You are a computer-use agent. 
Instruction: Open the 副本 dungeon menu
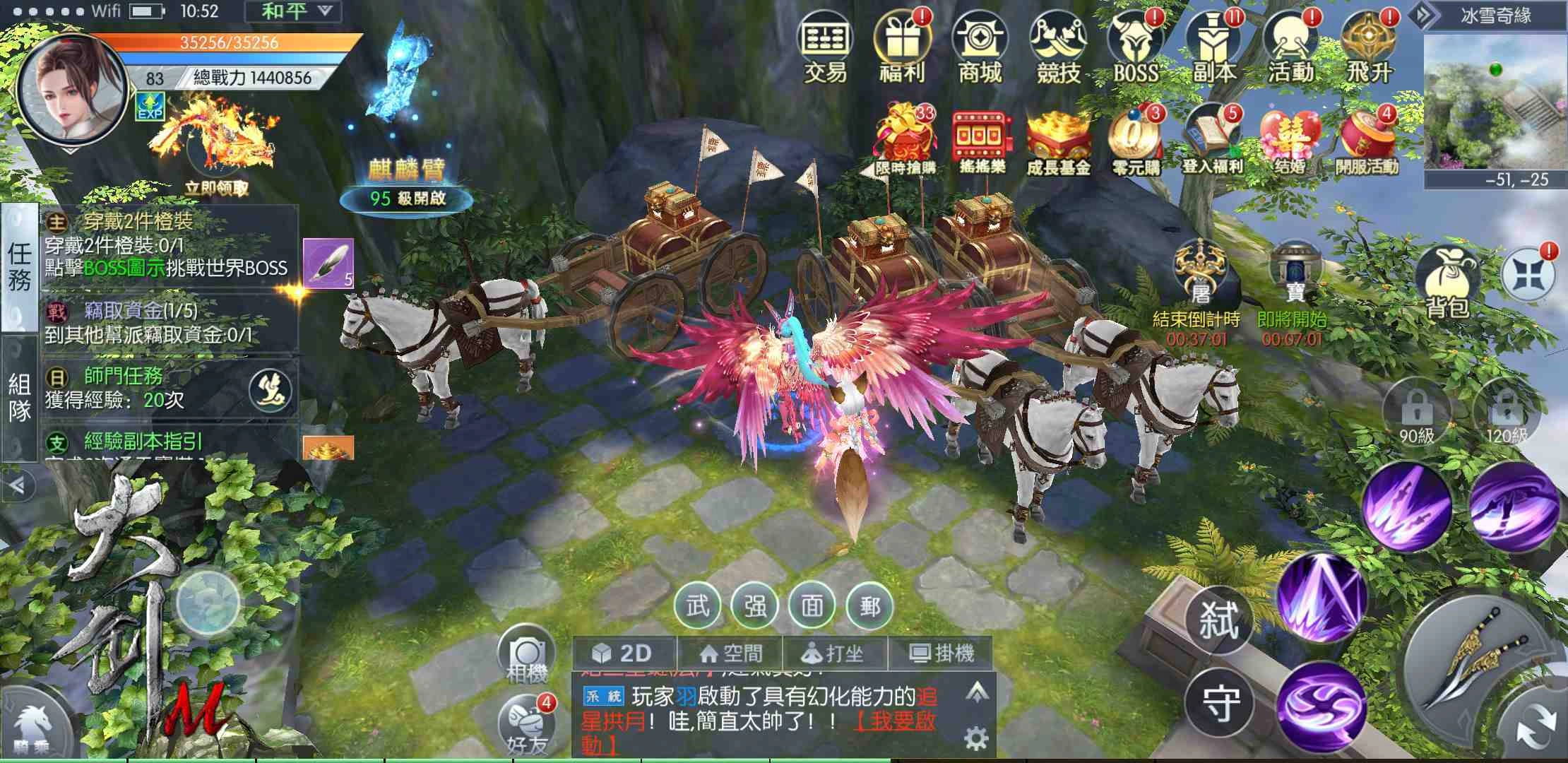[x=1213, y=47]
